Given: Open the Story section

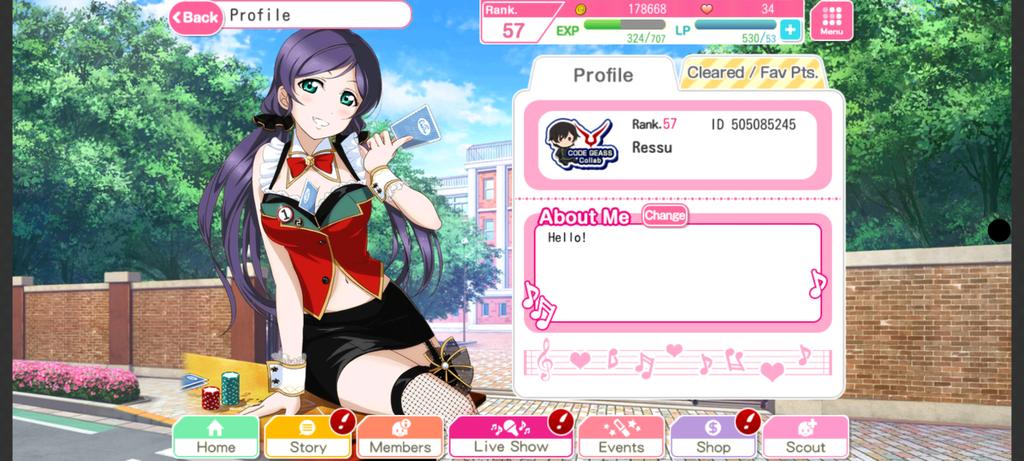Looking at the screenshot, I should pyautogui.click(x=307, y=438).
